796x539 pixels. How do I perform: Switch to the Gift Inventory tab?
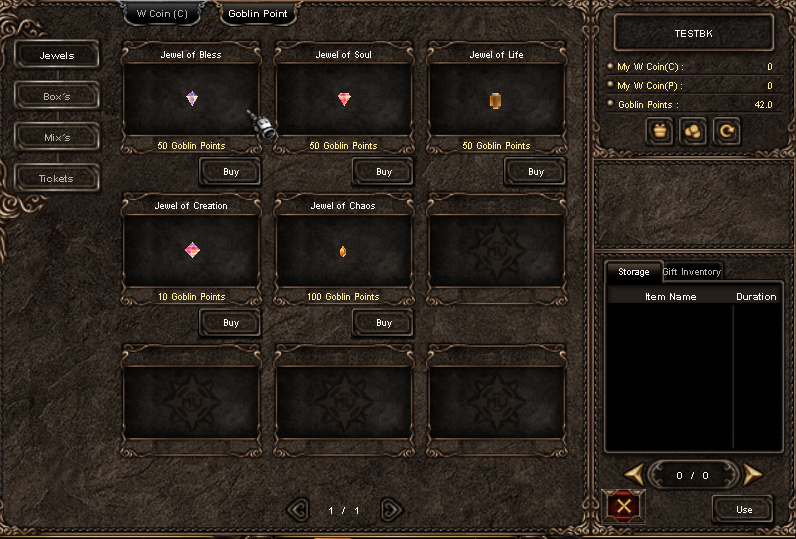[692, 272]
